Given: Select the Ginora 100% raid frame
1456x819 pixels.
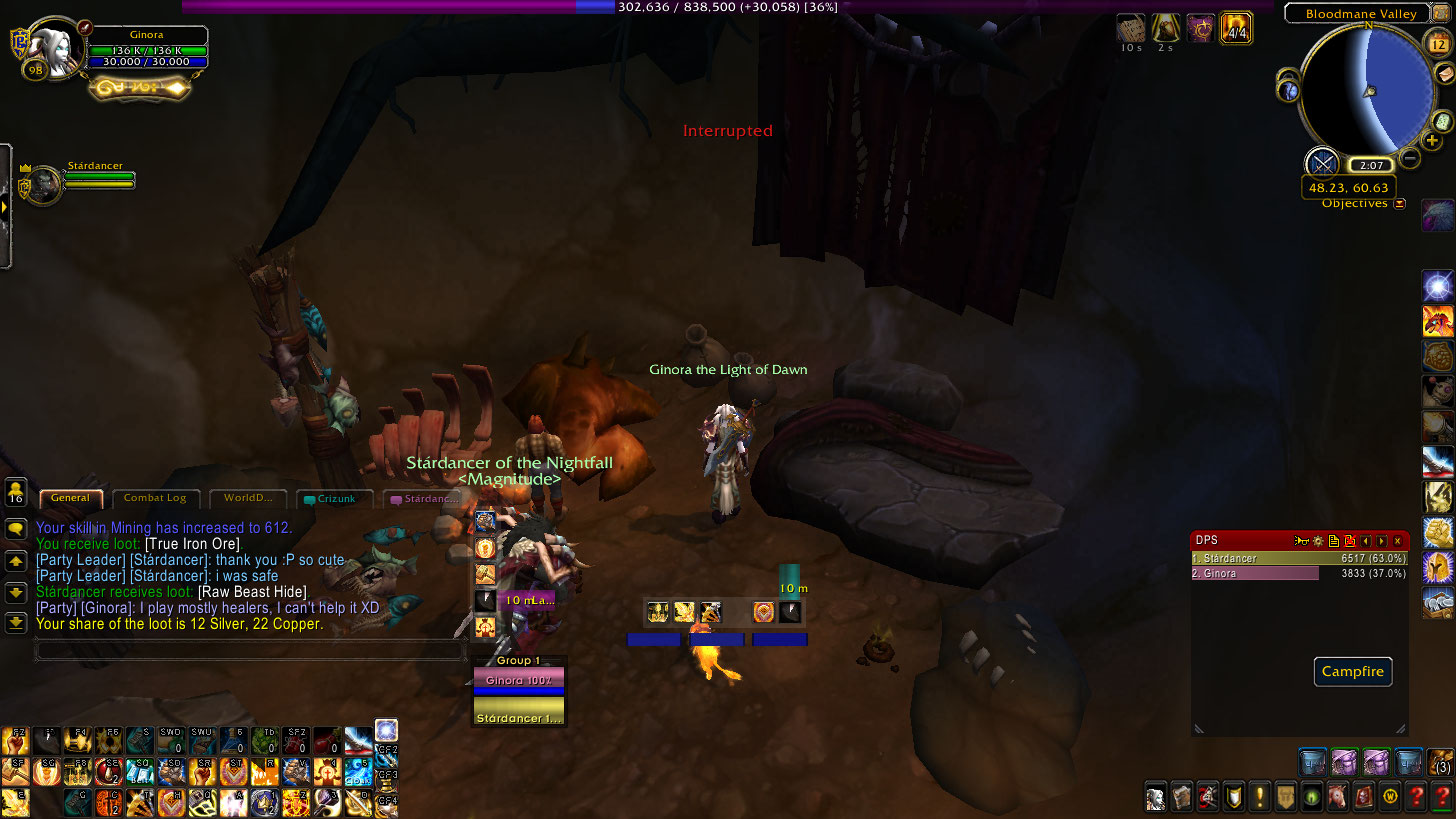Looking at the screenshot, I should coord(519,680).
